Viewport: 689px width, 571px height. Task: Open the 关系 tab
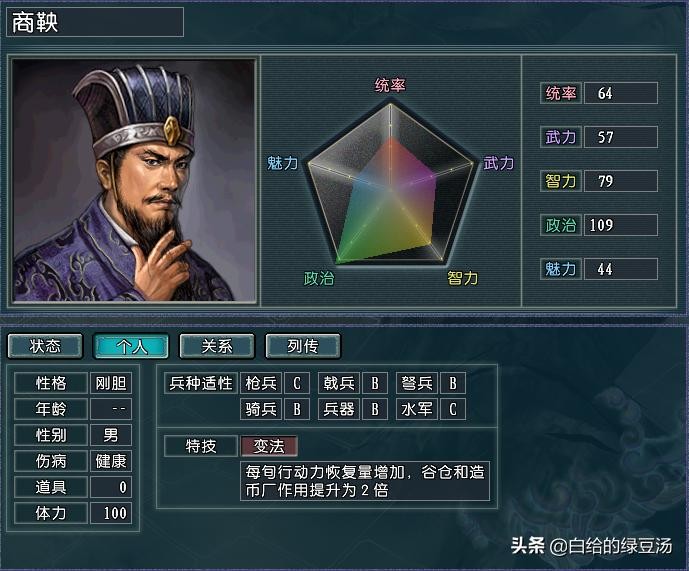(x=217, y=346)
